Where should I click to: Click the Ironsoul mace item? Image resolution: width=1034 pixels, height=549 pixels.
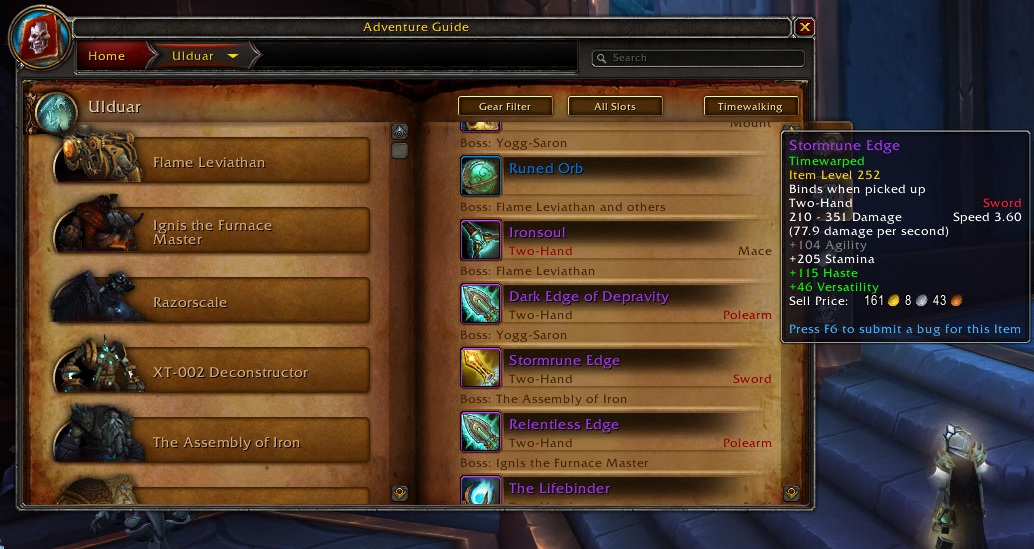tap(537, 233)
